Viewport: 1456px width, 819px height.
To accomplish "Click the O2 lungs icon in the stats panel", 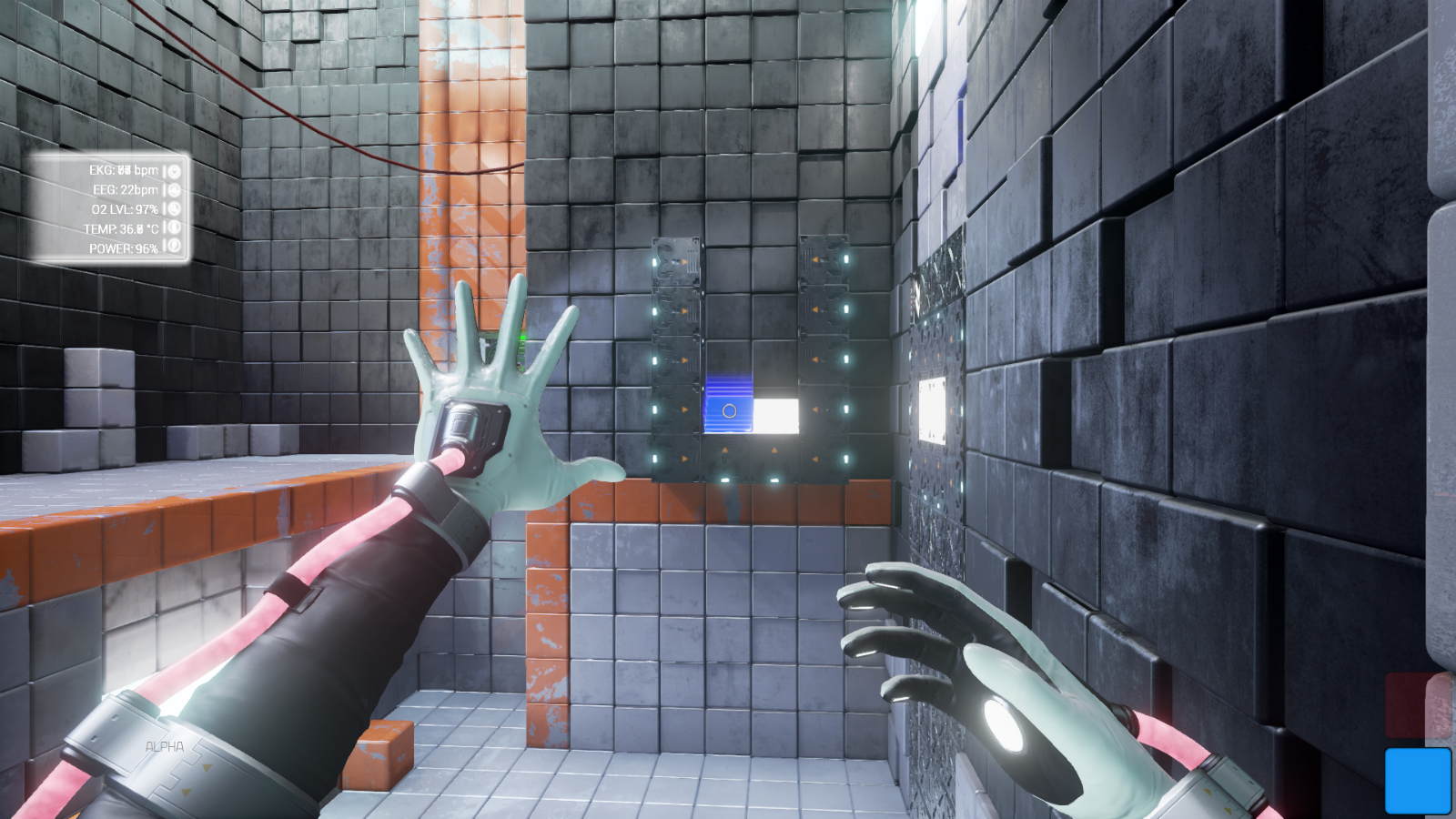I will [x=174, y=208].
